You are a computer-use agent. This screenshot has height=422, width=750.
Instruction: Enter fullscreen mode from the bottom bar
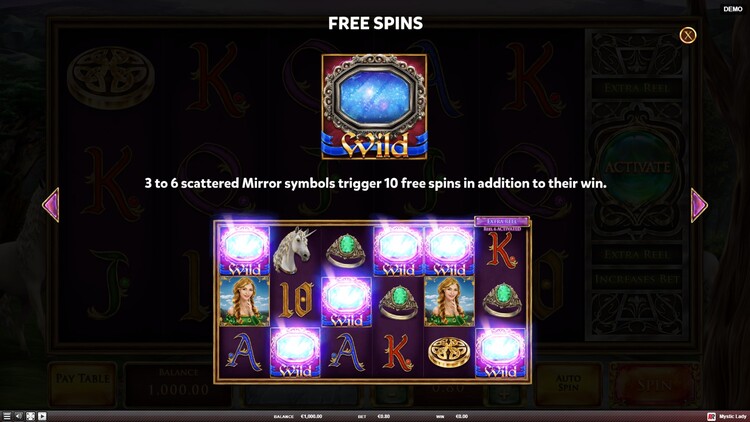click(x=30, y=416)
